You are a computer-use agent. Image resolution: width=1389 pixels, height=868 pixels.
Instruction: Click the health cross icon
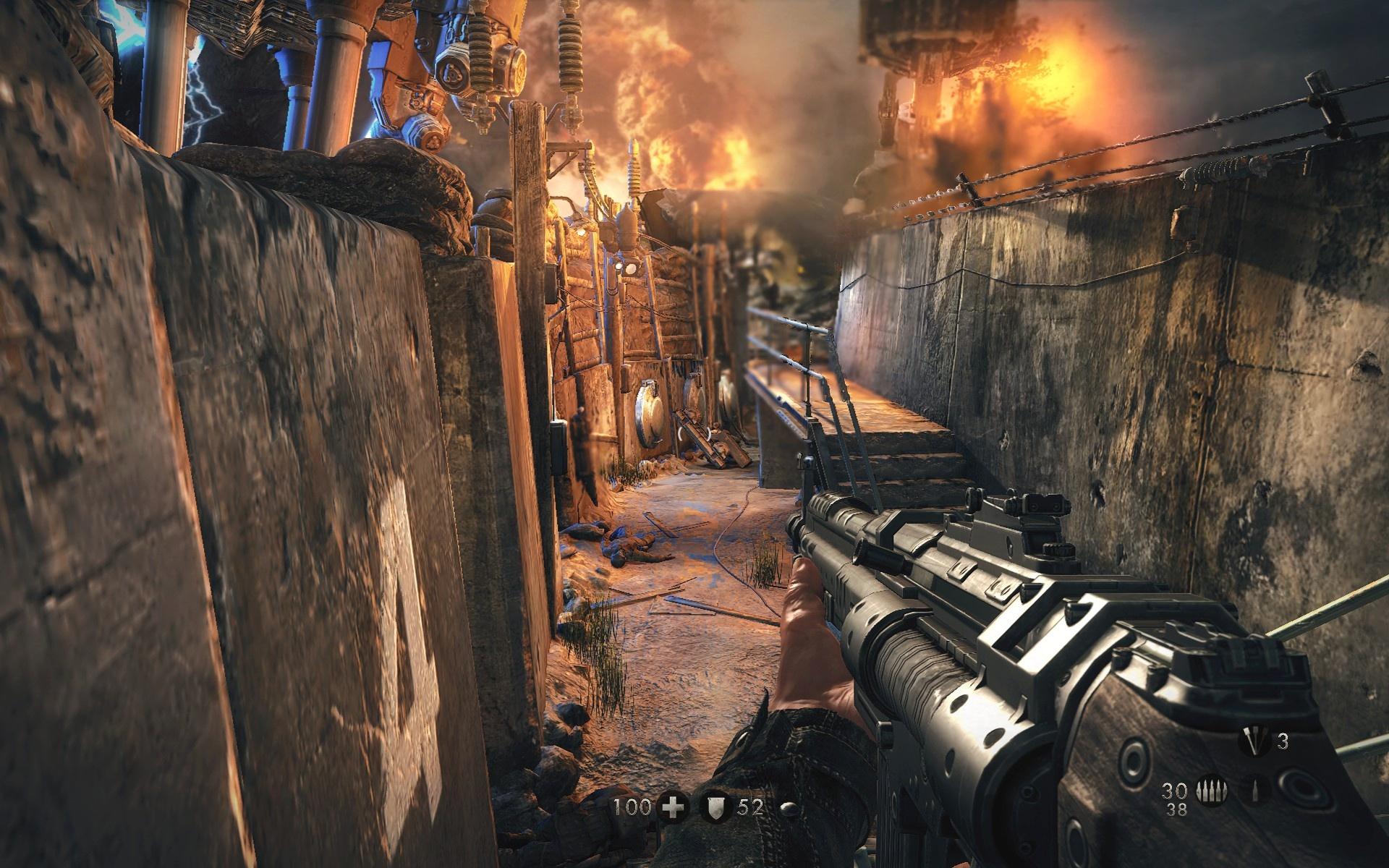[673, 808]
